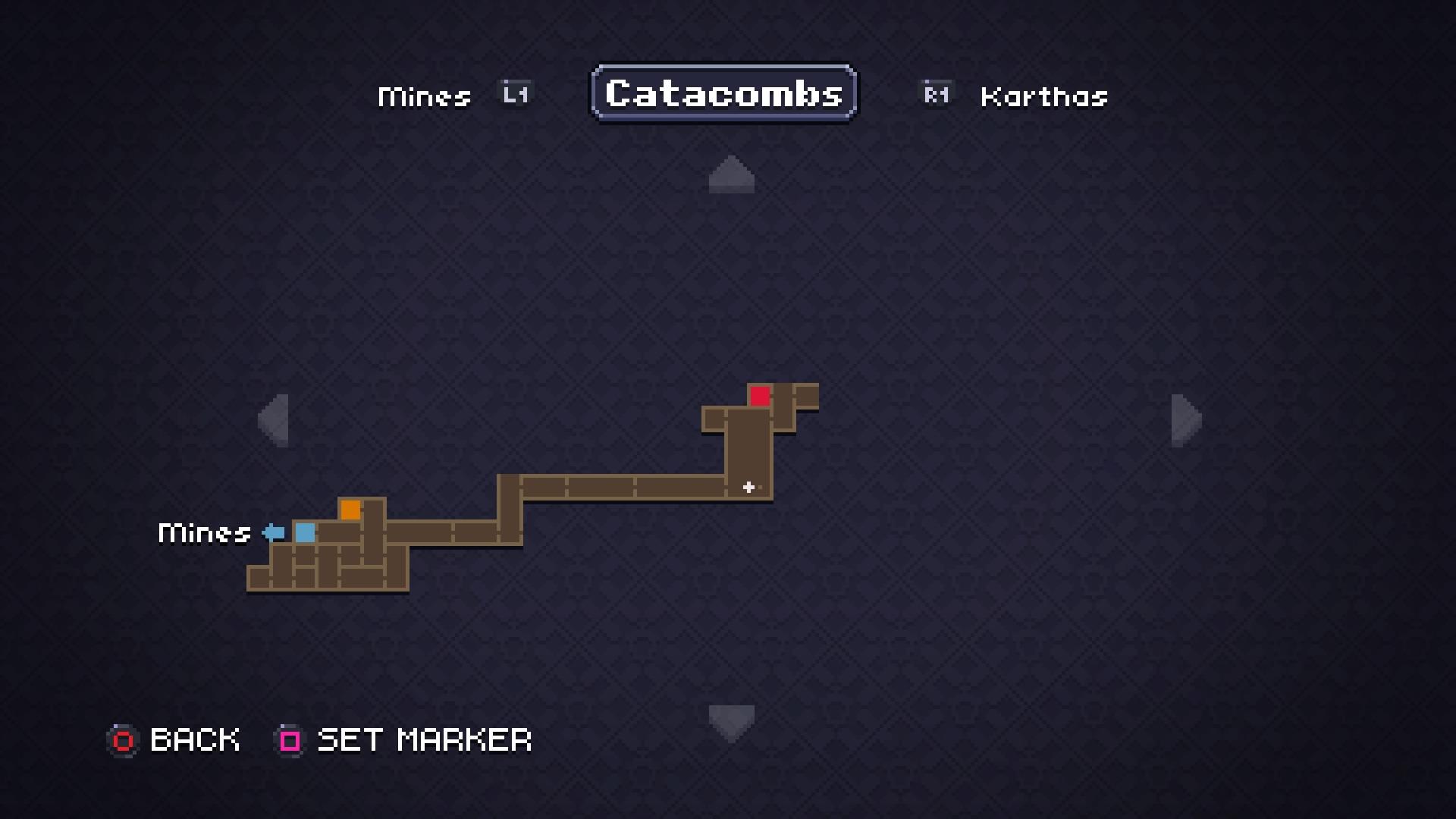Choose the Set Marker option
1456x819 pixels.
click(404, 740)
